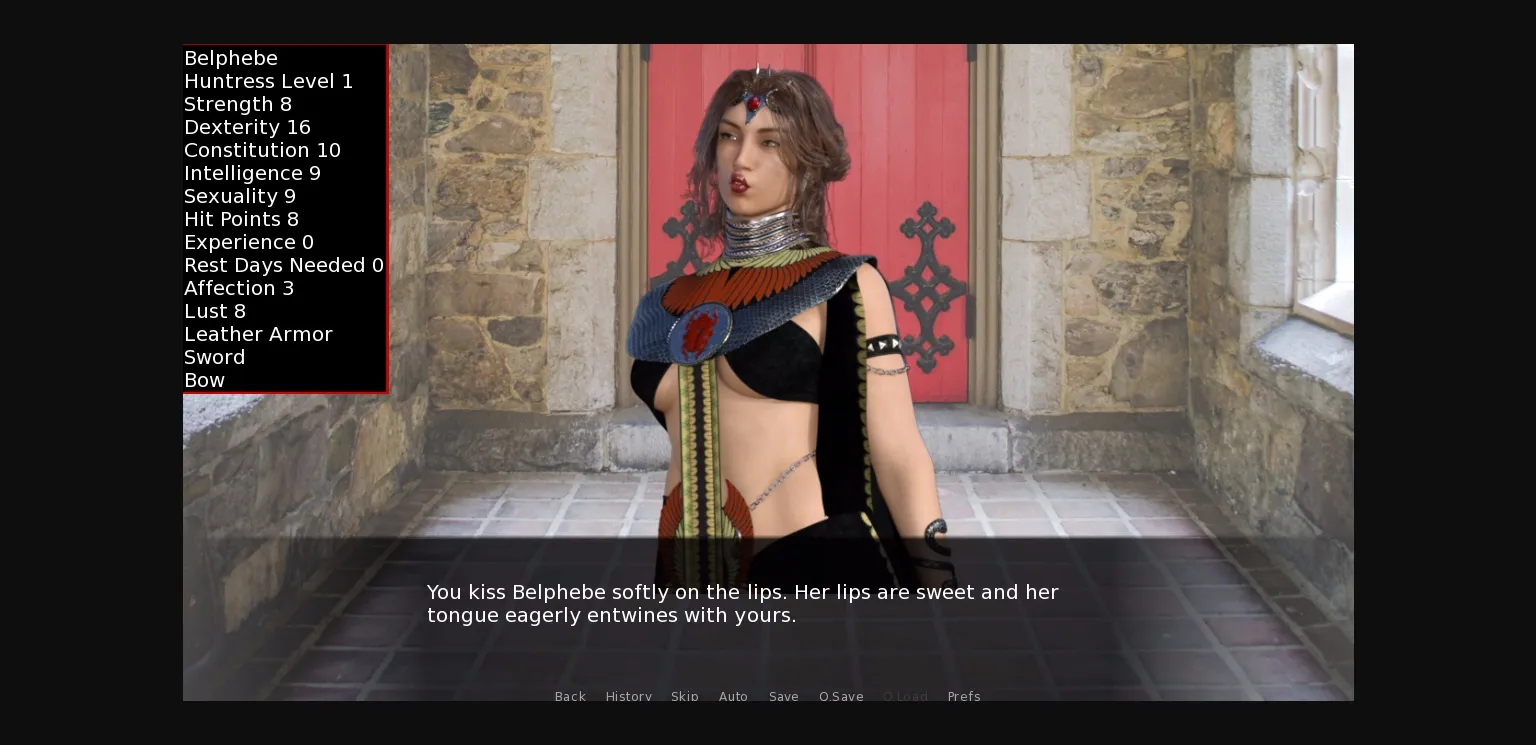1536x745 pixels.
Task: Select the Hit Points 8 entry
Action: tap(240, 219)
